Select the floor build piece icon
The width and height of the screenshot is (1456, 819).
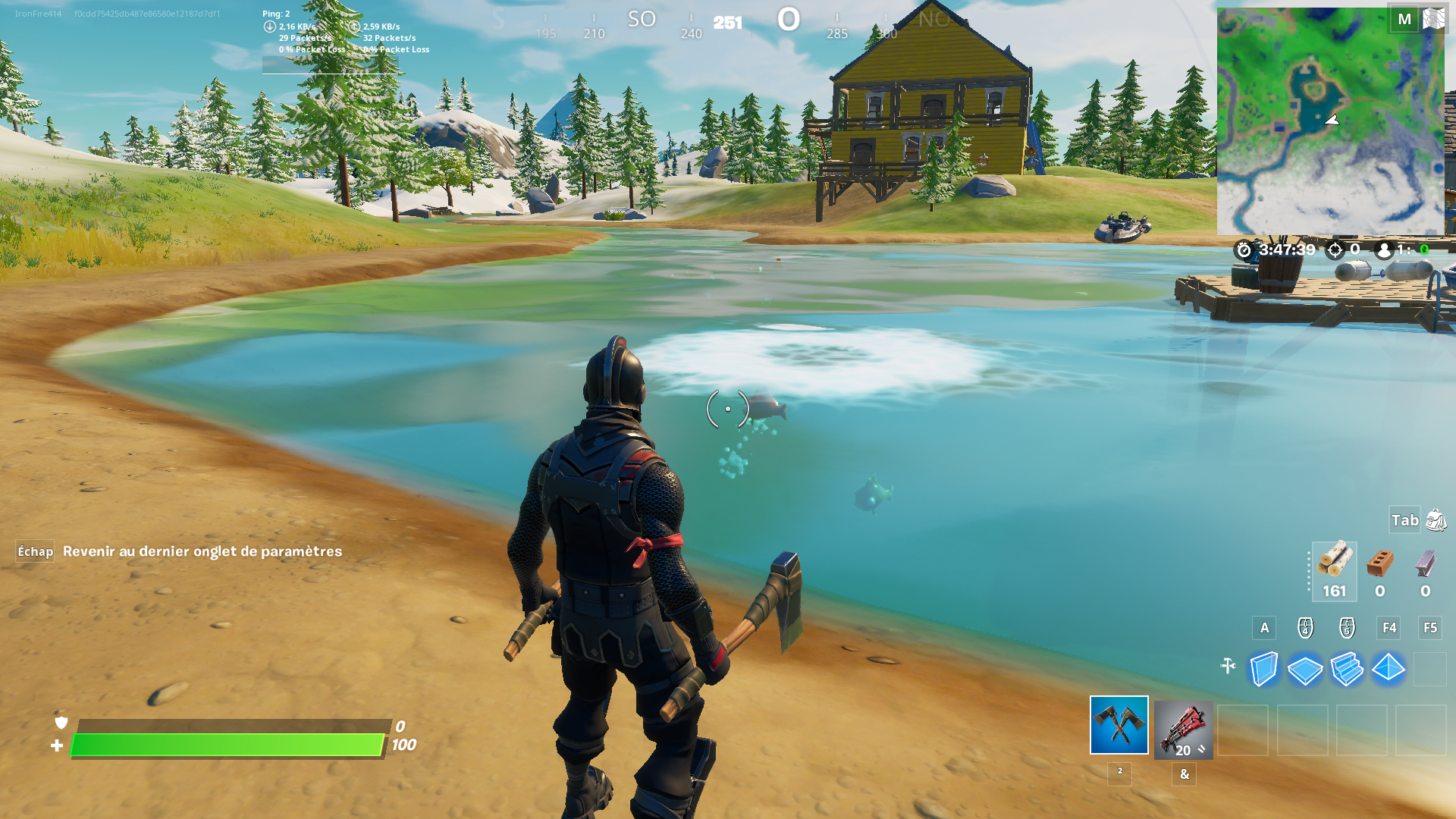(1305, 670)
